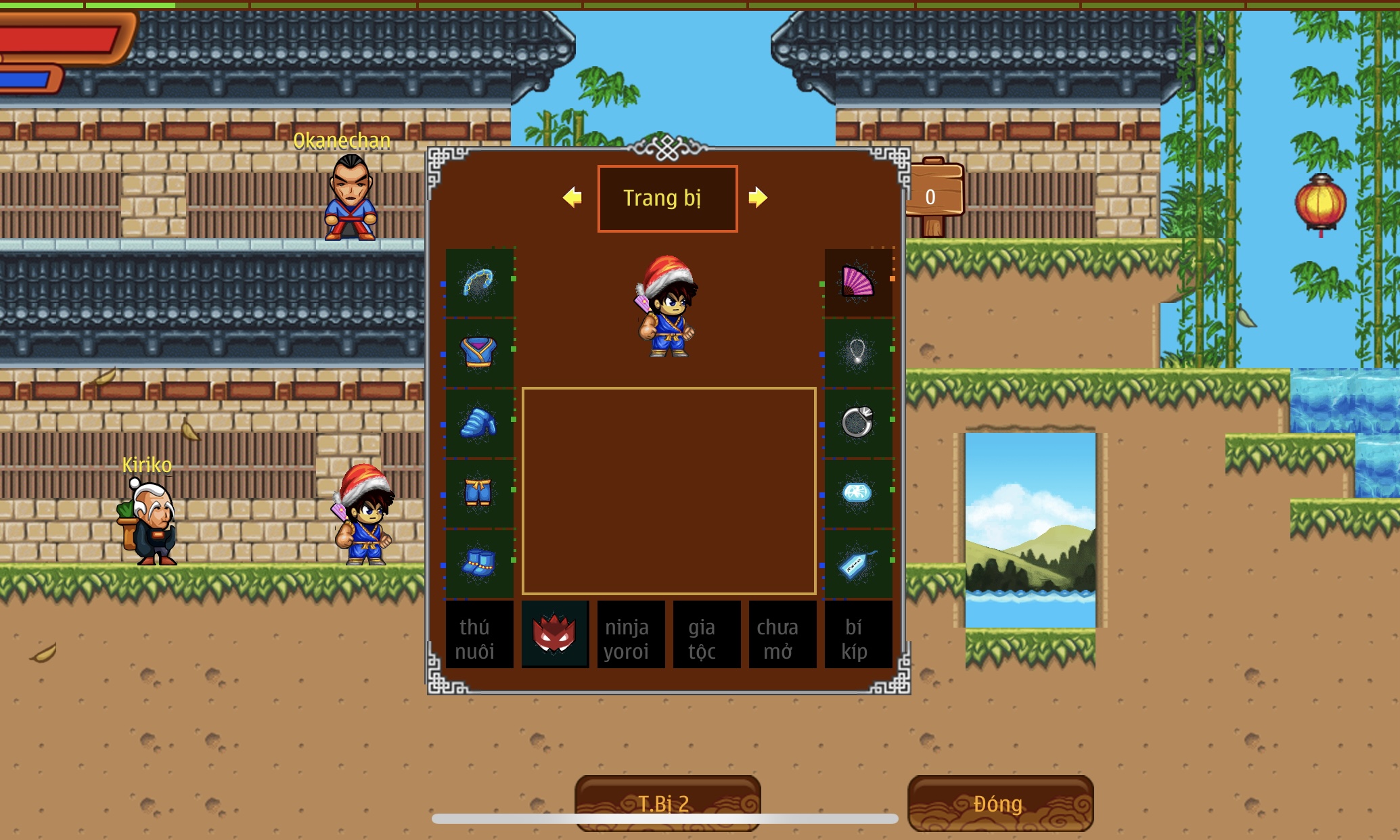
Task: Close the panel with Đóng button
Action: coord(999,802)
